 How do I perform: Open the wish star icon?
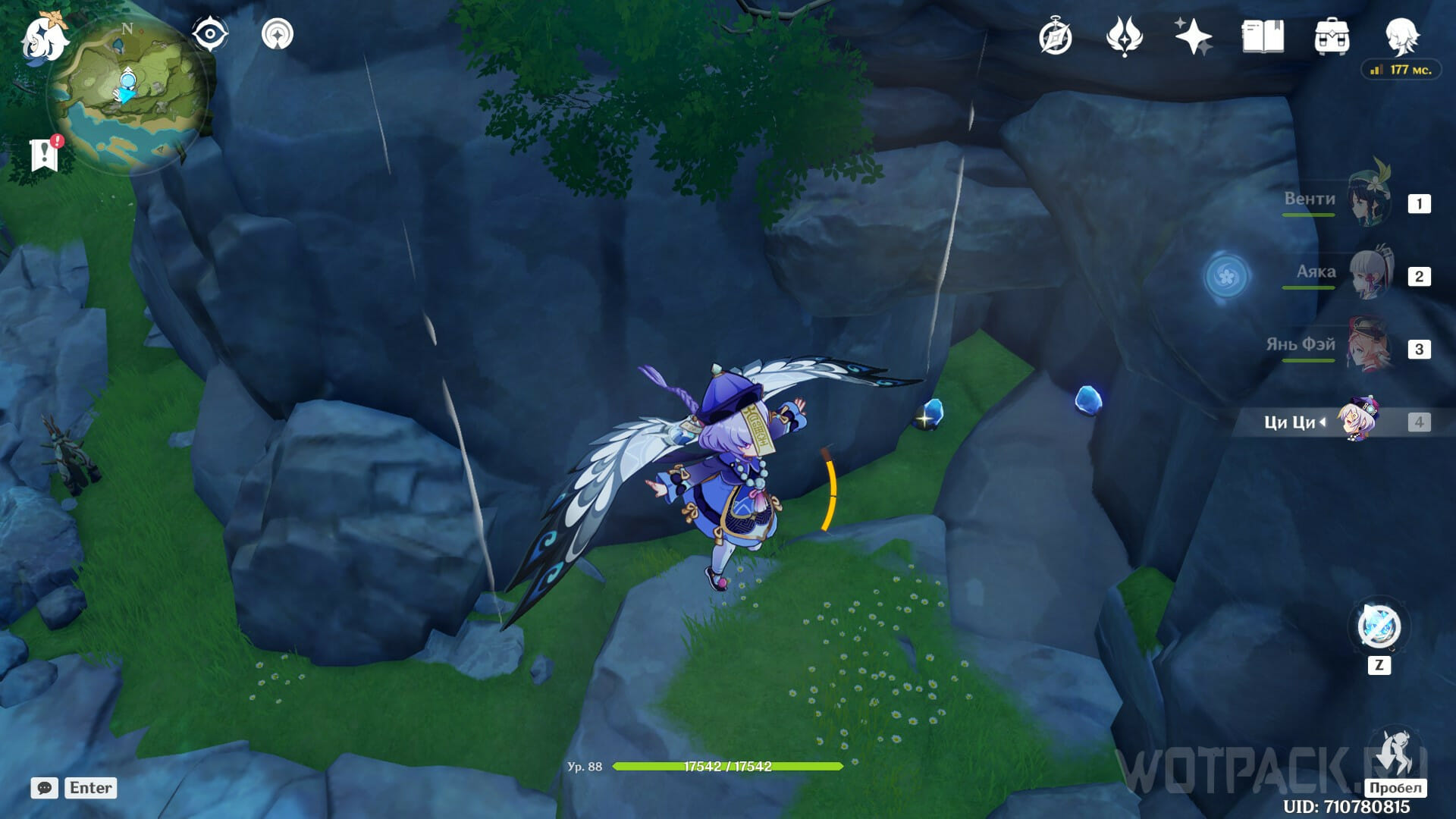pos(1193,36)
